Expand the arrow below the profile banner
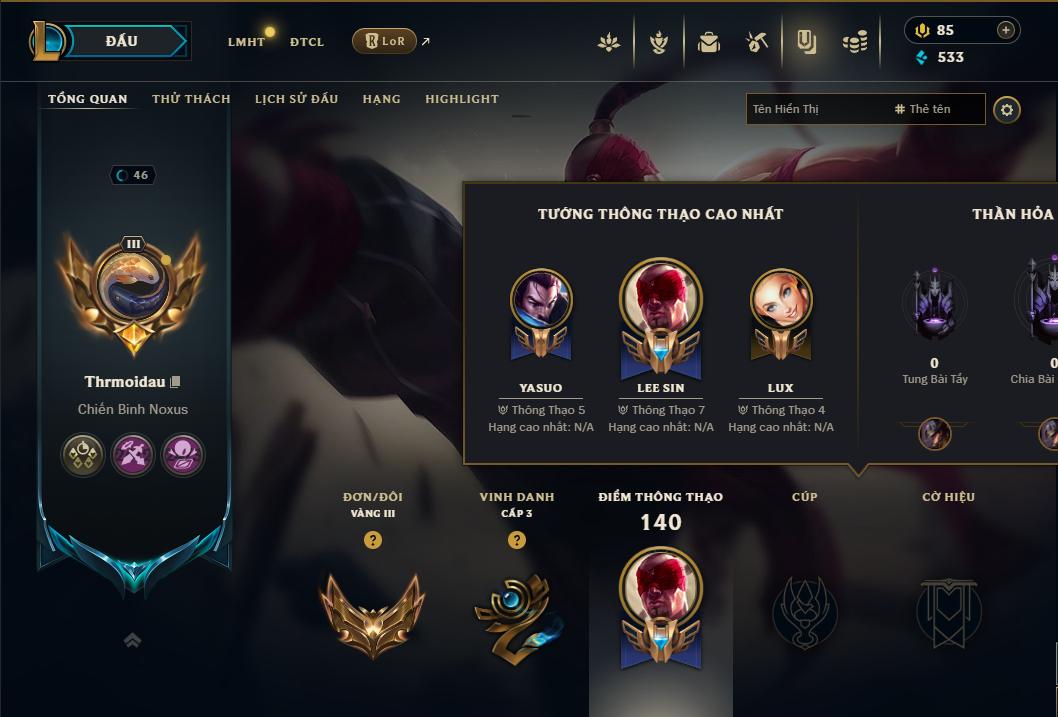The width and height of the screenshot is (1058, 717). pyautogui.click(x=132, y=641)
